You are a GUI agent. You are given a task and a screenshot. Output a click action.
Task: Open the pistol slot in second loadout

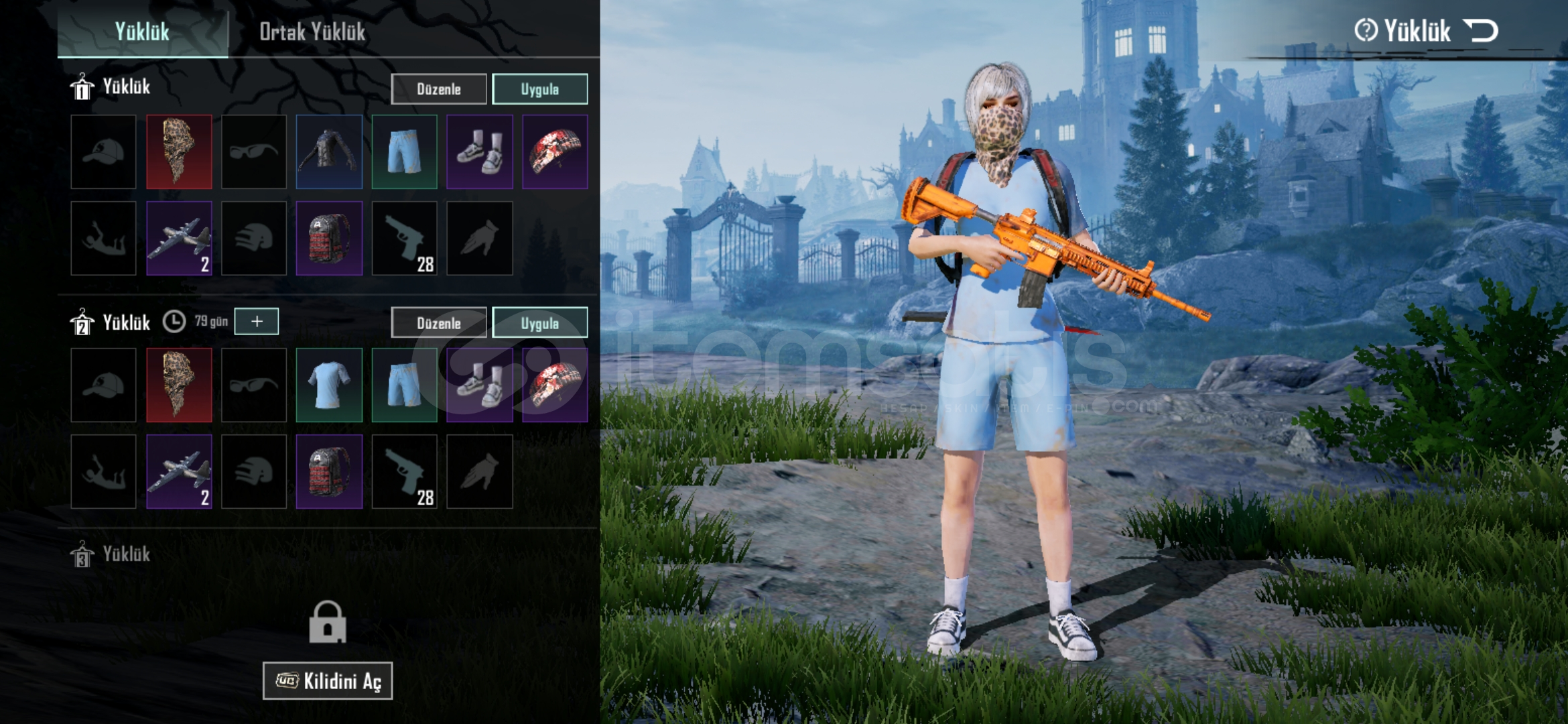click(x=404, y=471)
